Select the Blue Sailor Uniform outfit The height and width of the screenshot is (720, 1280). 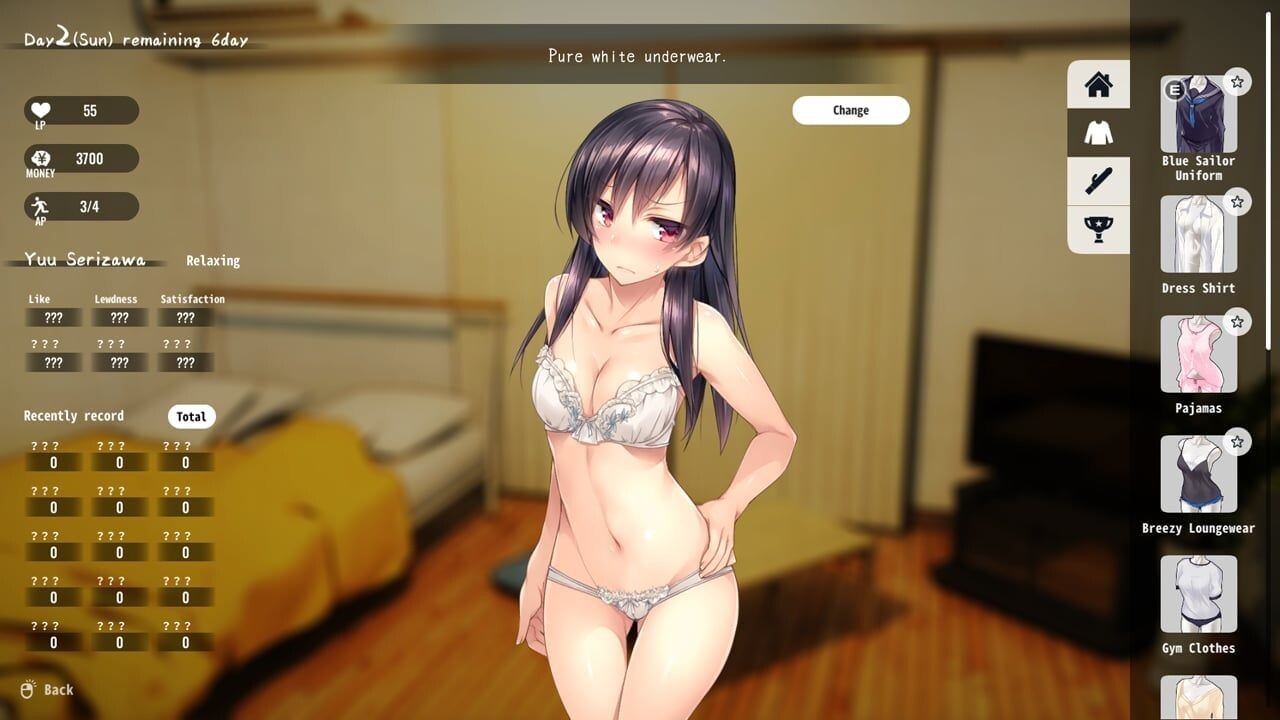click(1198, 115)
